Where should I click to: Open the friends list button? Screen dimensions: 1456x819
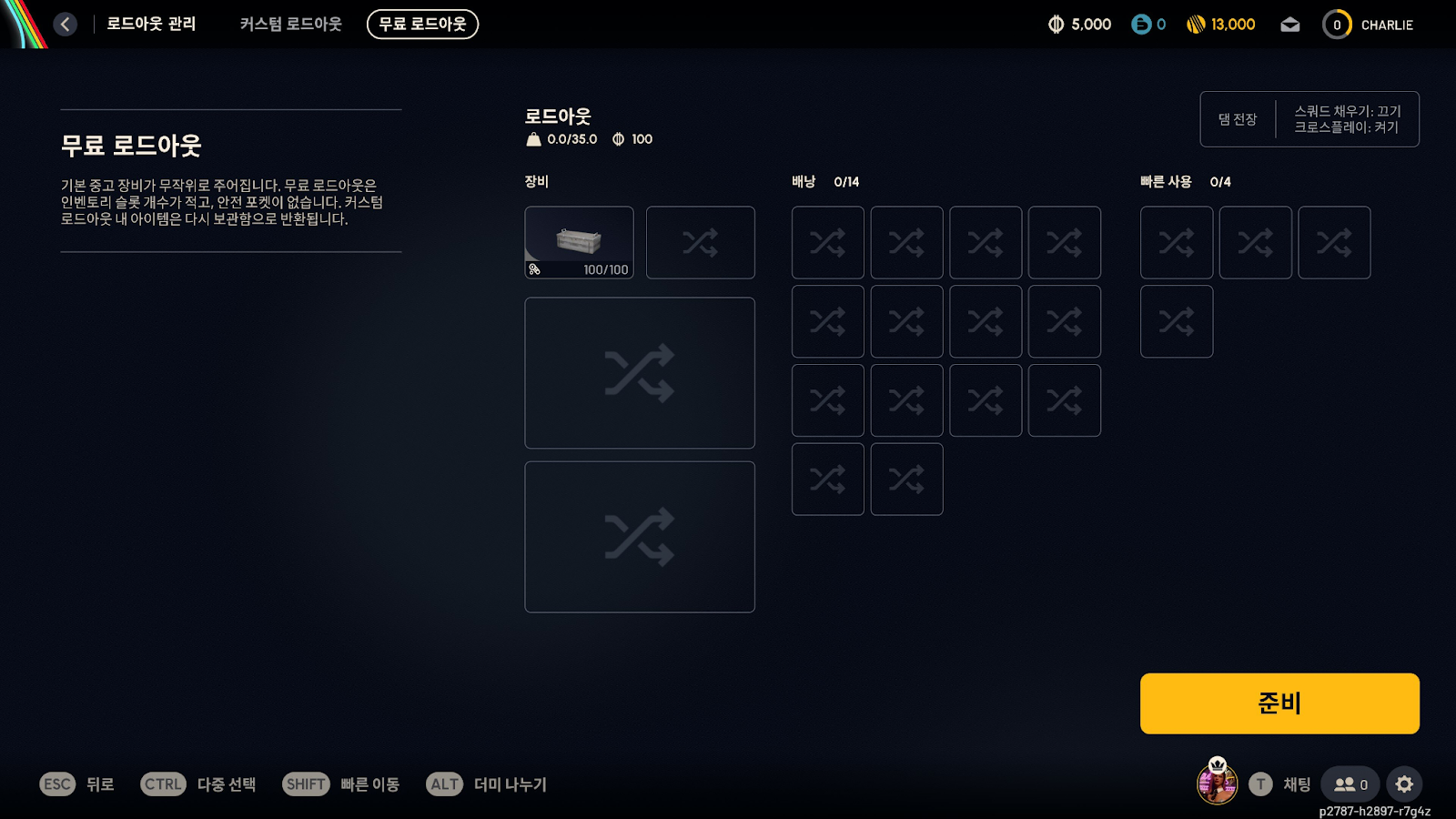(1350, 784)
